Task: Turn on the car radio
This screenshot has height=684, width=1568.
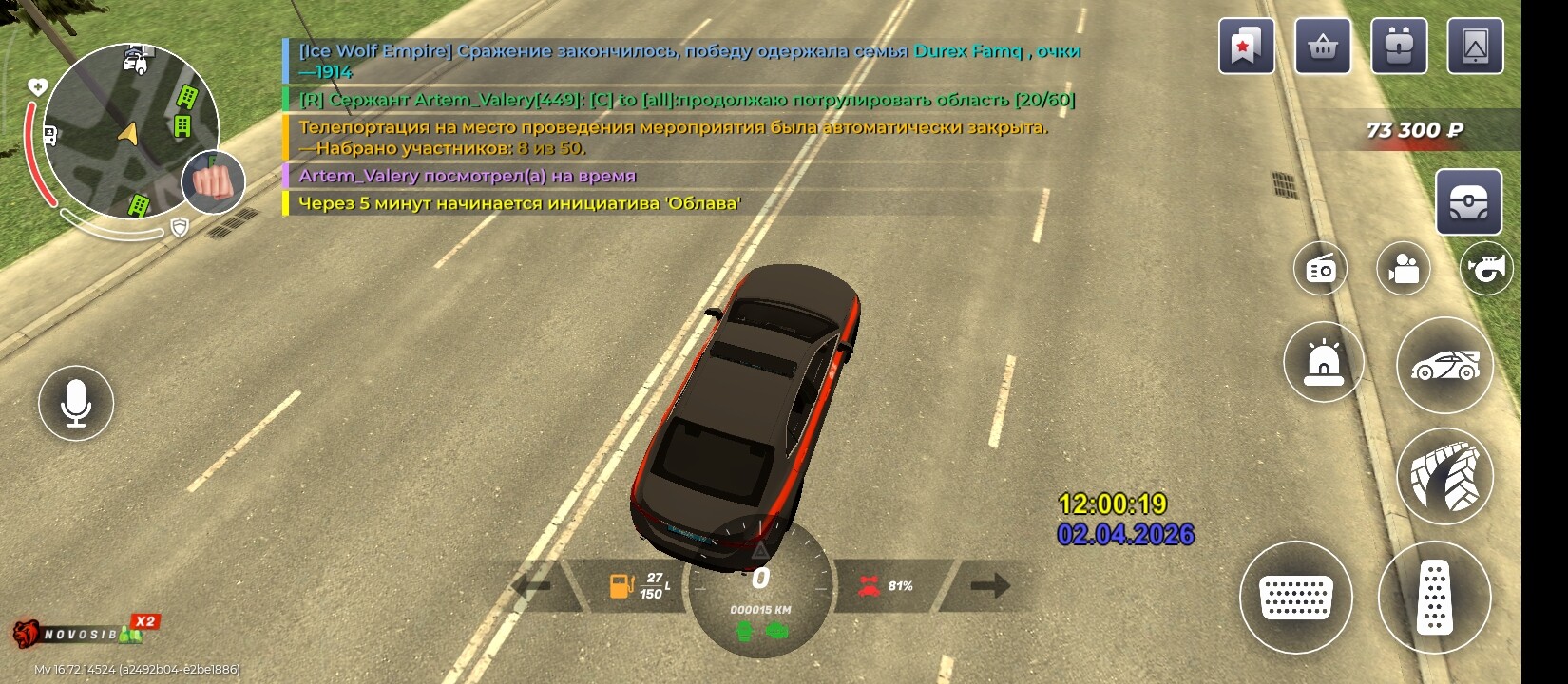Action: tap(1320, 269)
